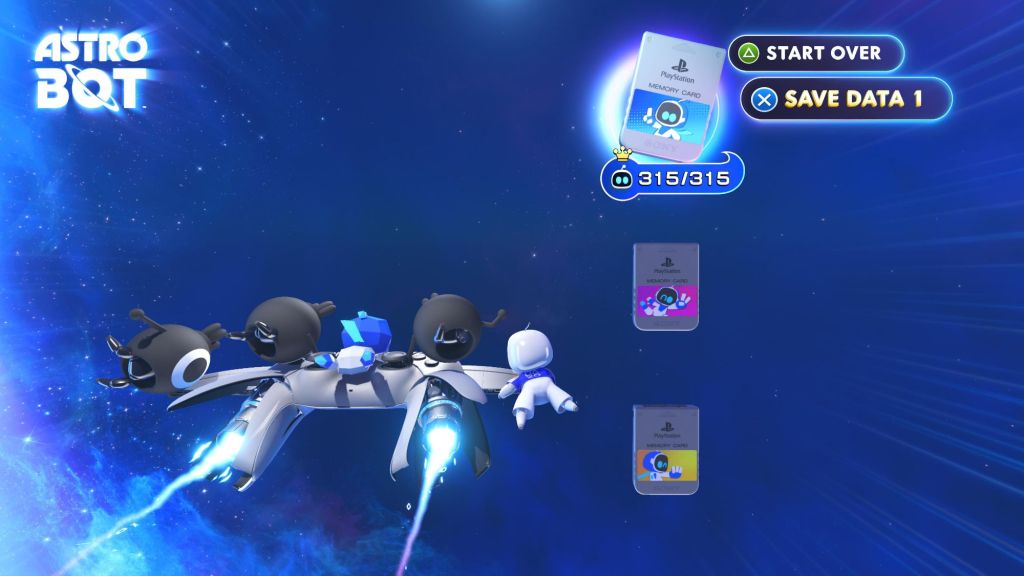Load Save Data 1
This screenshot has width=1024, height=576.
845,98
